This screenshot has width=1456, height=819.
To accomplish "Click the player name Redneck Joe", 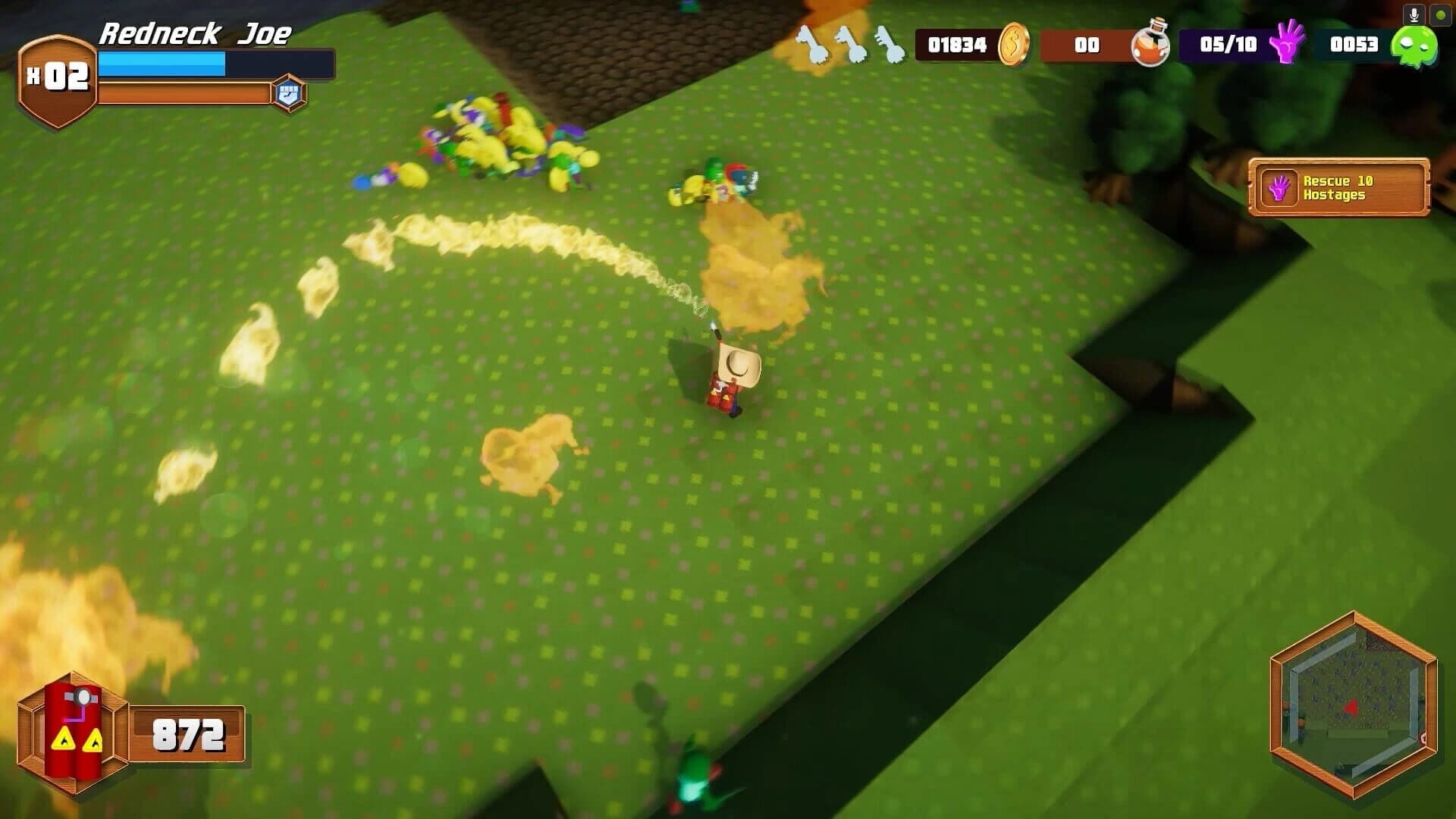I will point(199,34).
